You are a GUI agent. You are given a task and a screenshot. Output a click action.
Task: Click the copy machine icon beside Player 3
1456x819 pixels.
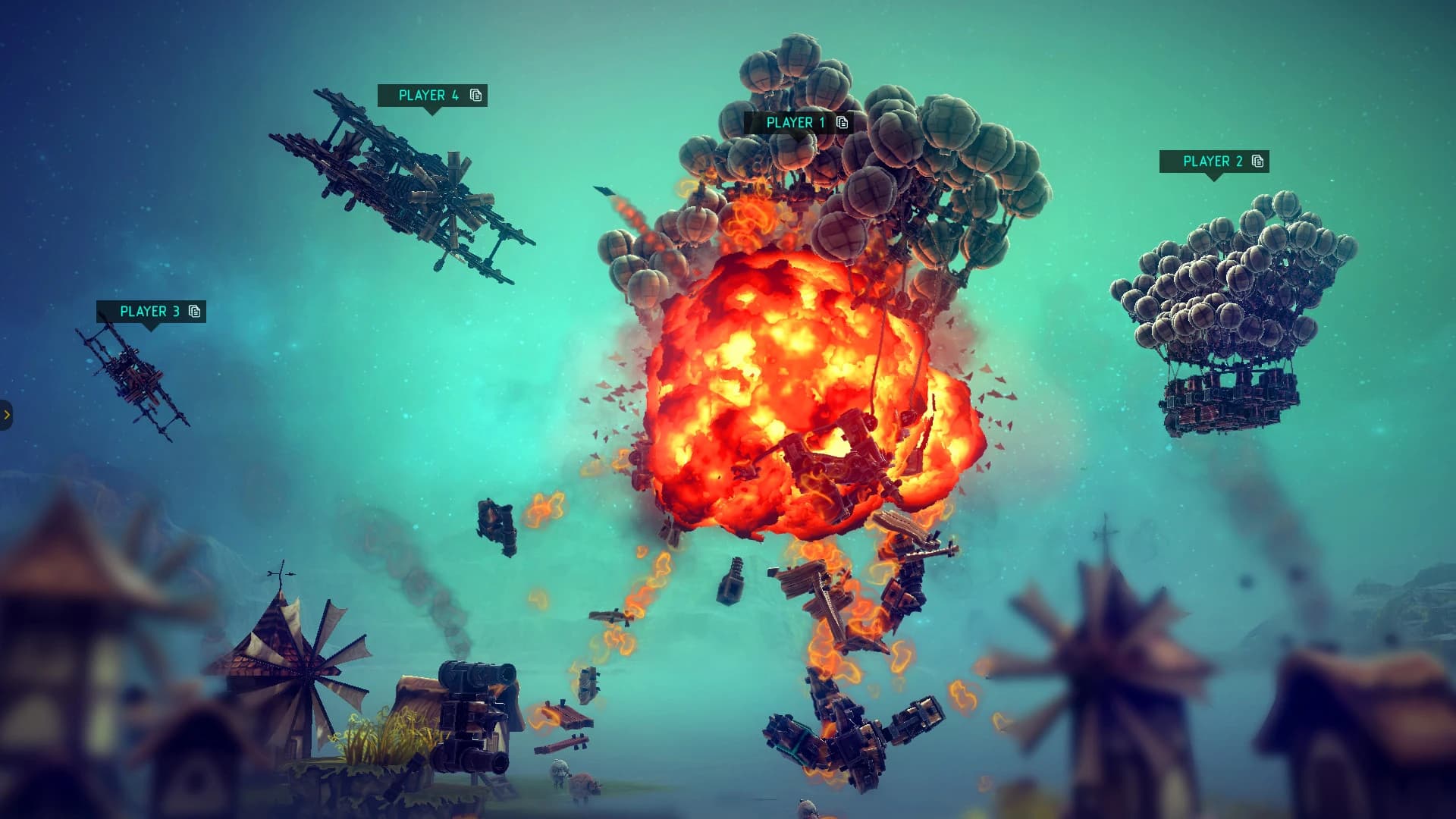[194, 312]
